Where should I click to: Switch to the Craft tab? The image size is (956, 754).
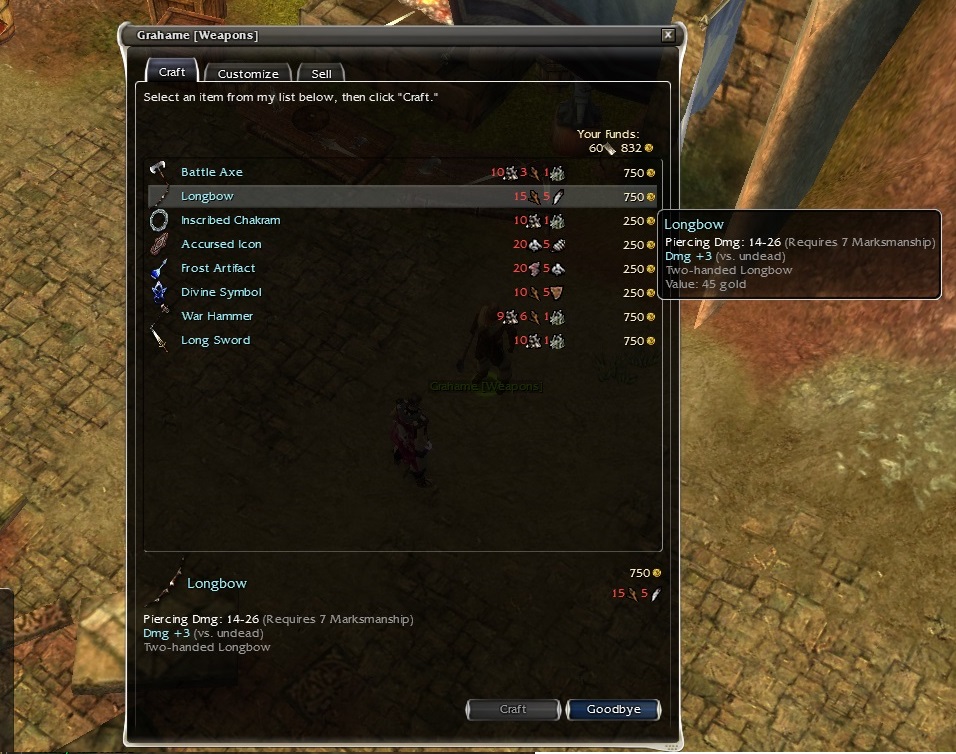(x=172, y=72)
